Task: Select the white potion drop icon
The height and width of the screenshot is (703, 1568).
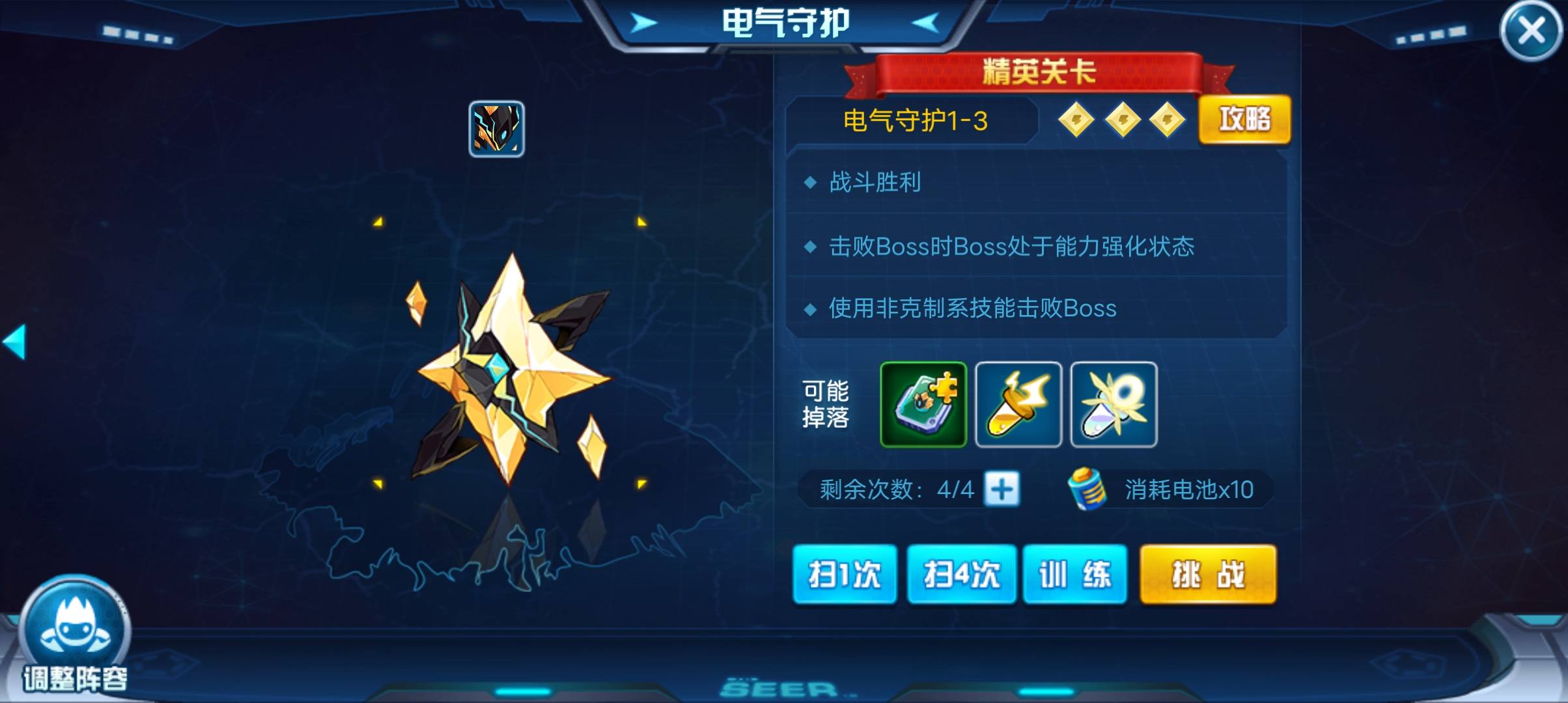Action: tap(1115, 405)
